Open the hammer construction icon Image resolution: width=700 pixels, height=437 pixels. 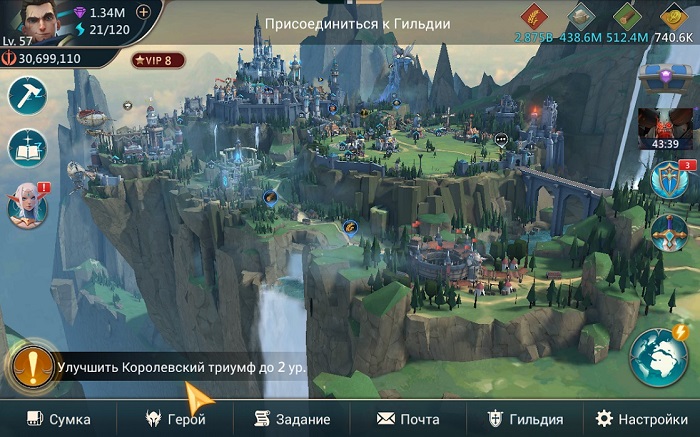(x=27, y=96)
